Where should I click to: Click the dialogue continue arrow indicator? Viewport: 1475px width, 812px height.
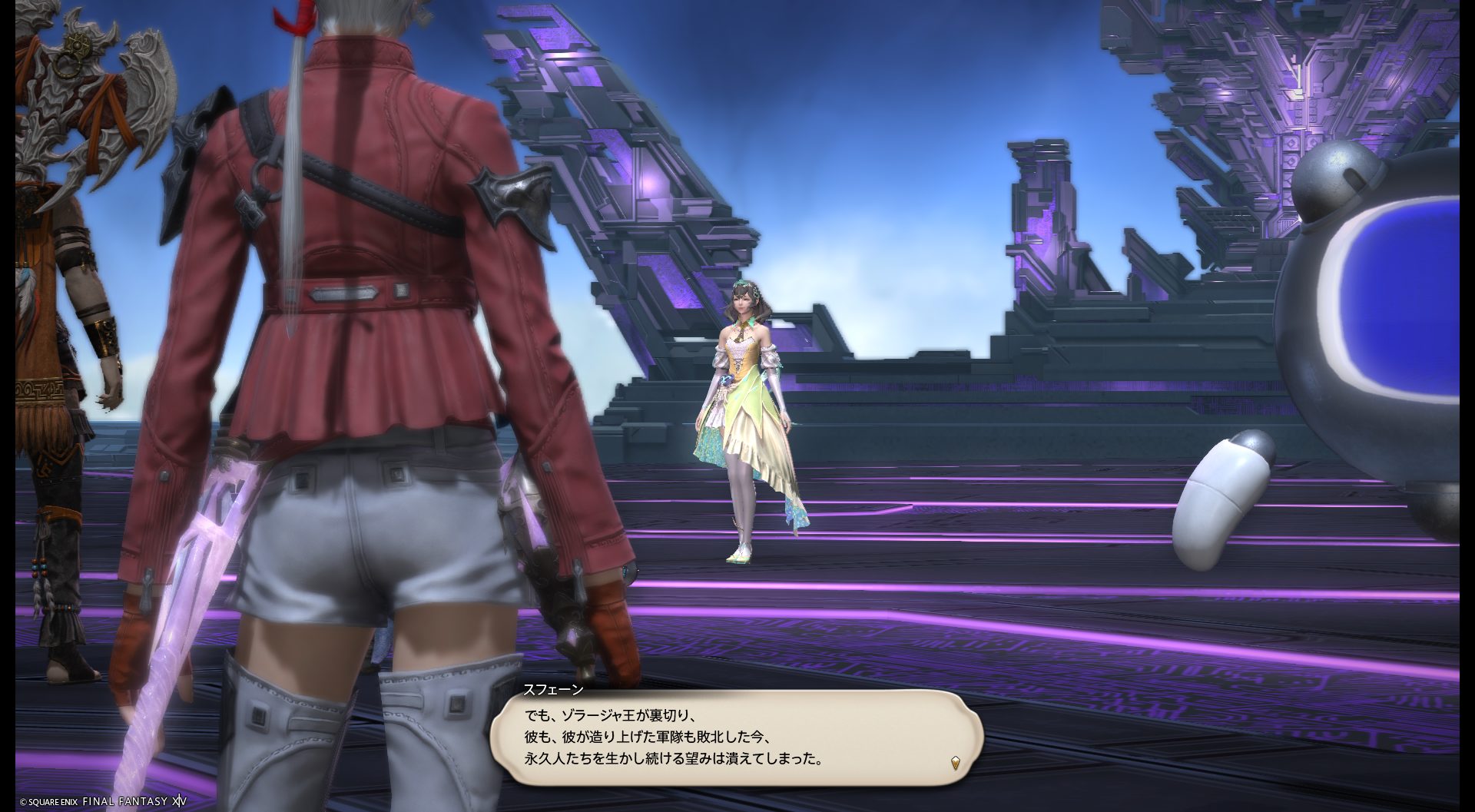click(955, 763)
